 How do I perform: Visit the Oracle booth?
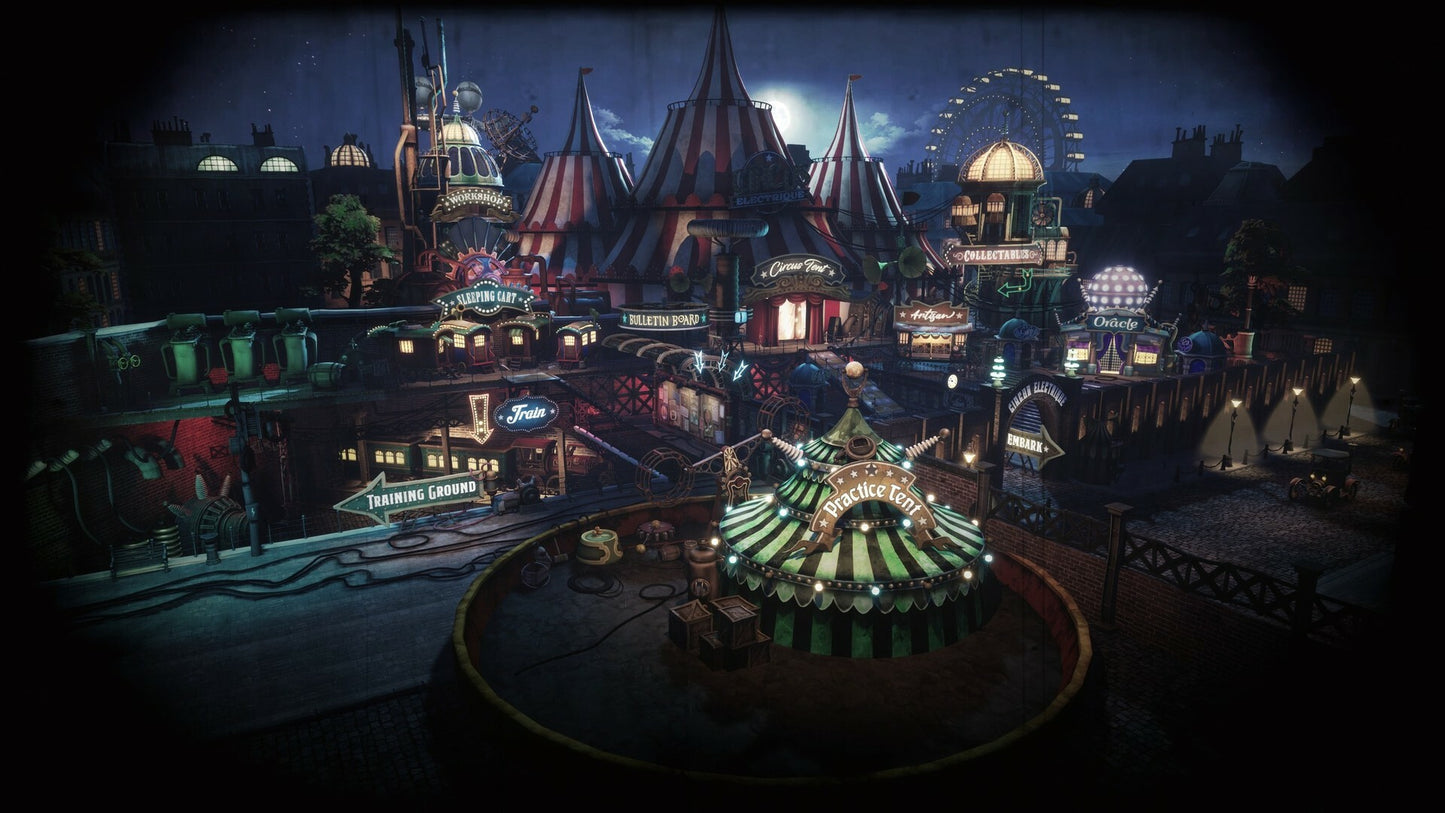pos(1115,322)
